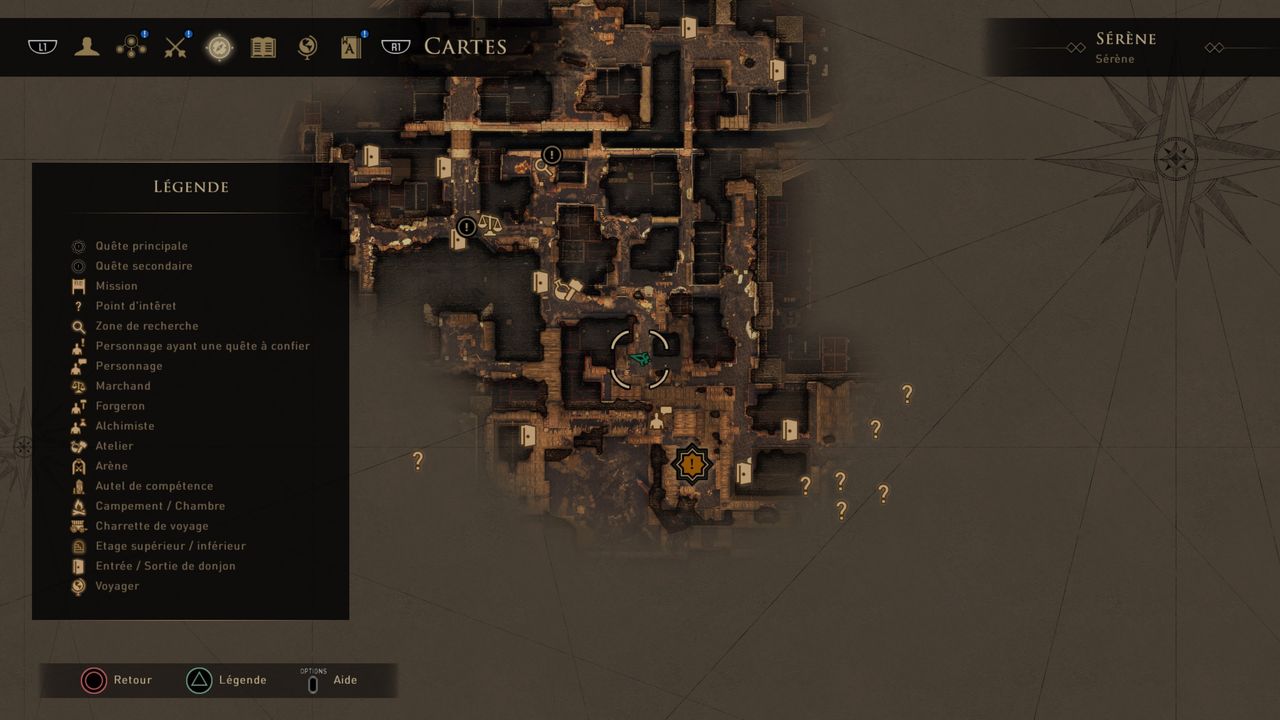Open the open-book journal tab
Viewport: 1280px width, 720px height.
(263, 47)
